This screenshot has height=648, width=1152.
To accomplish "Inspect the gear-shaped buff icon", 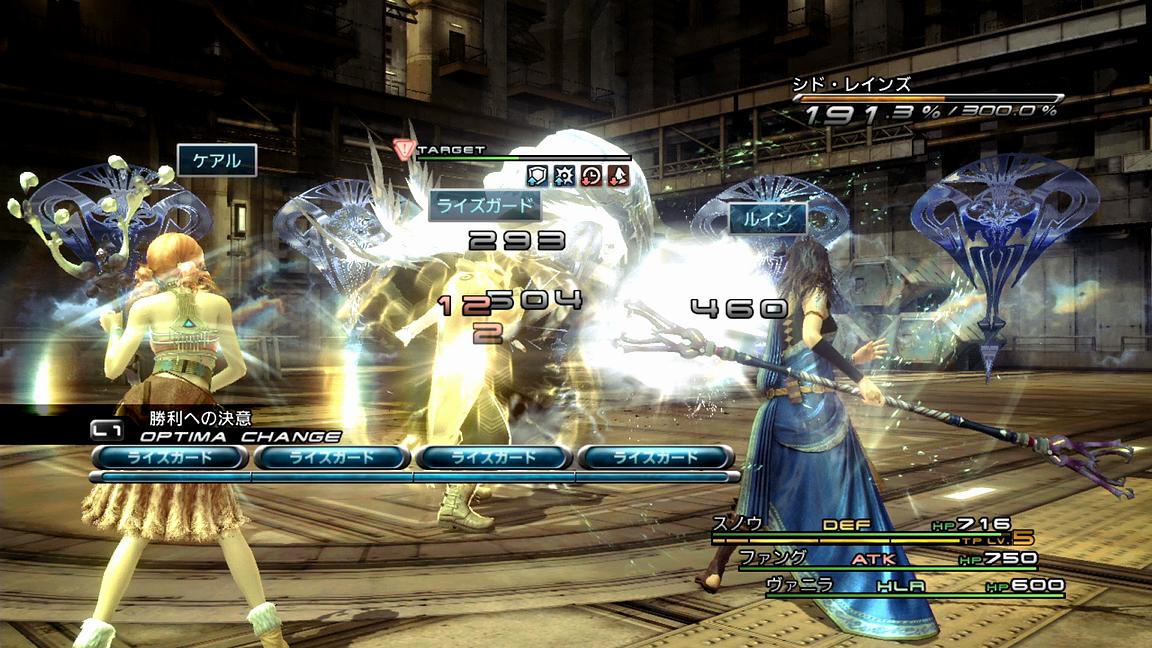I will [564, 175].
